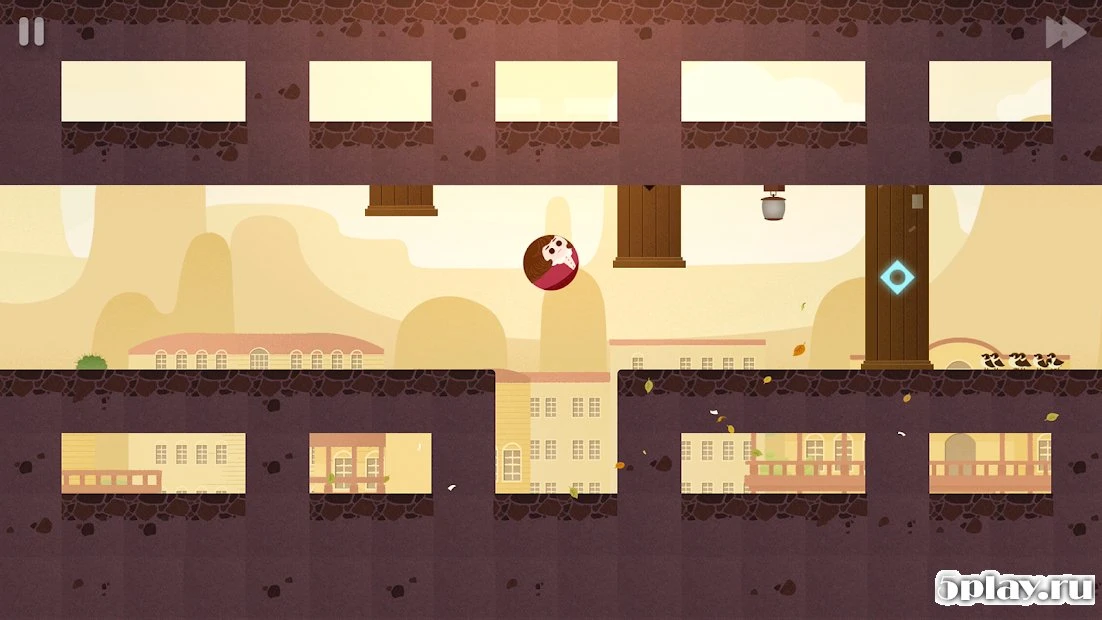Pause the game
This screenshot has height=620, width=1102.
pyautogui.click(x=32, y=32)
